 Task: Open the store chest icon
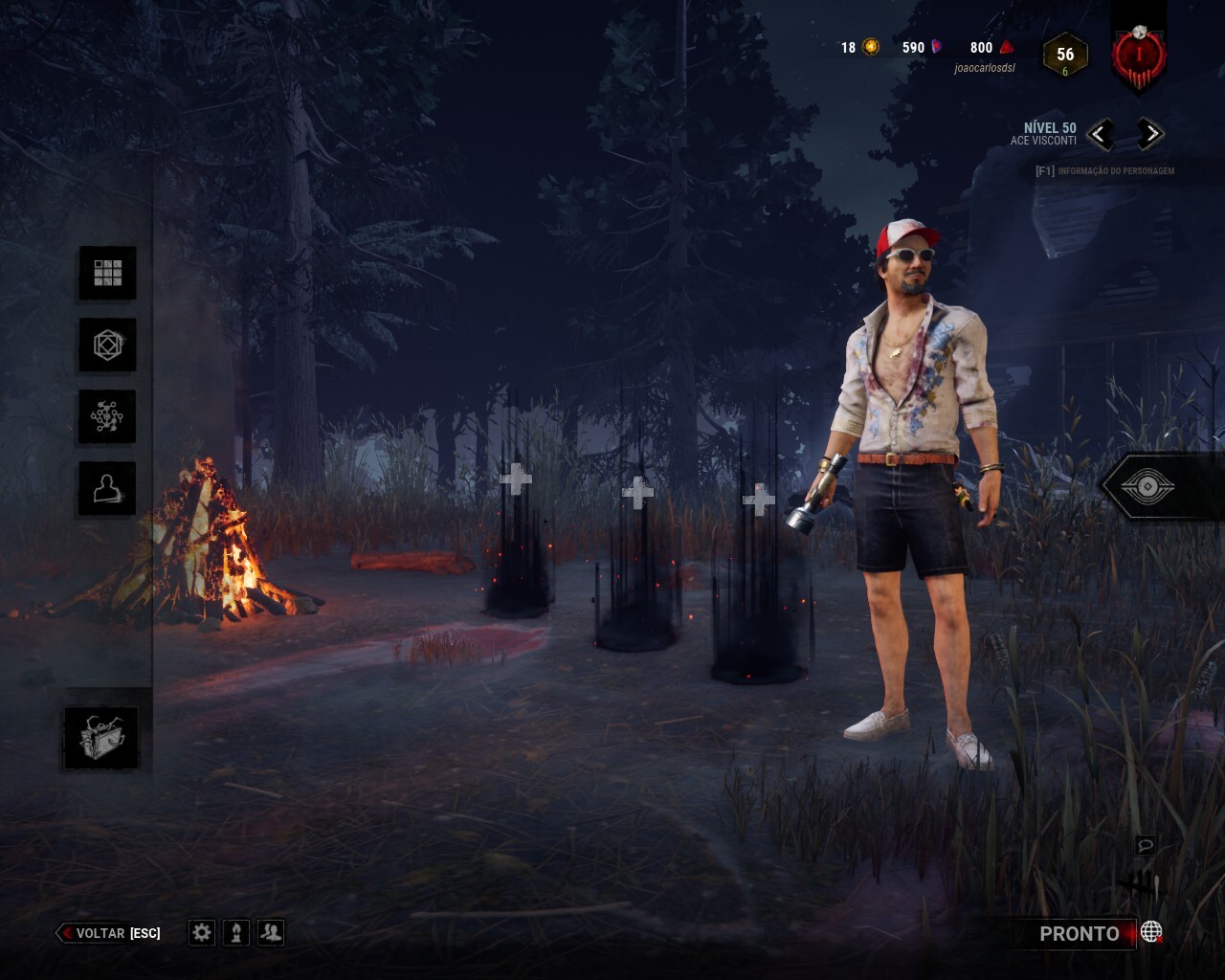(x=101, y=738)
